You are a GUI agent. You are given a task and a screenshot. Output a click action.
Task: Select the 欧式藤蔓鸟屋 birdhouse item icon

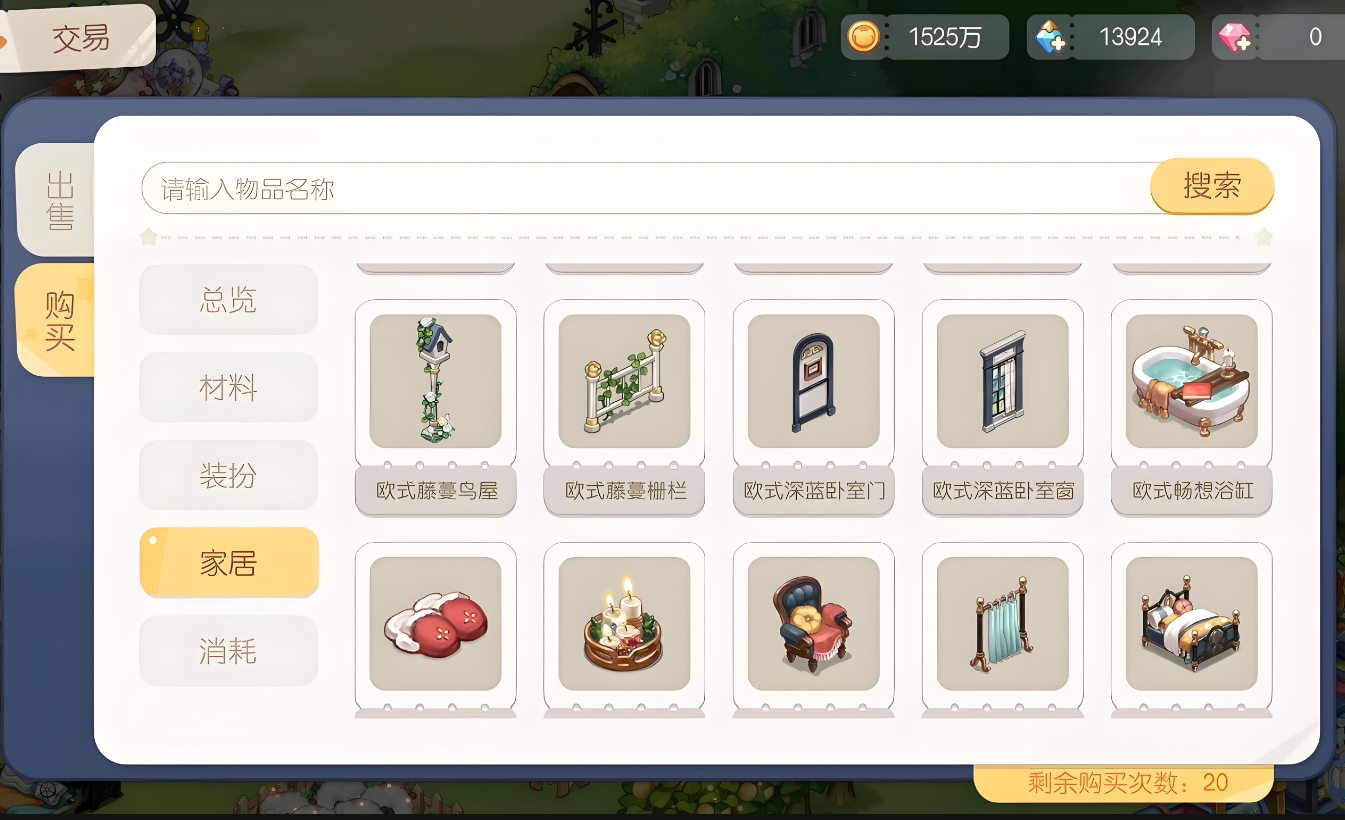(x=435, y=381)
